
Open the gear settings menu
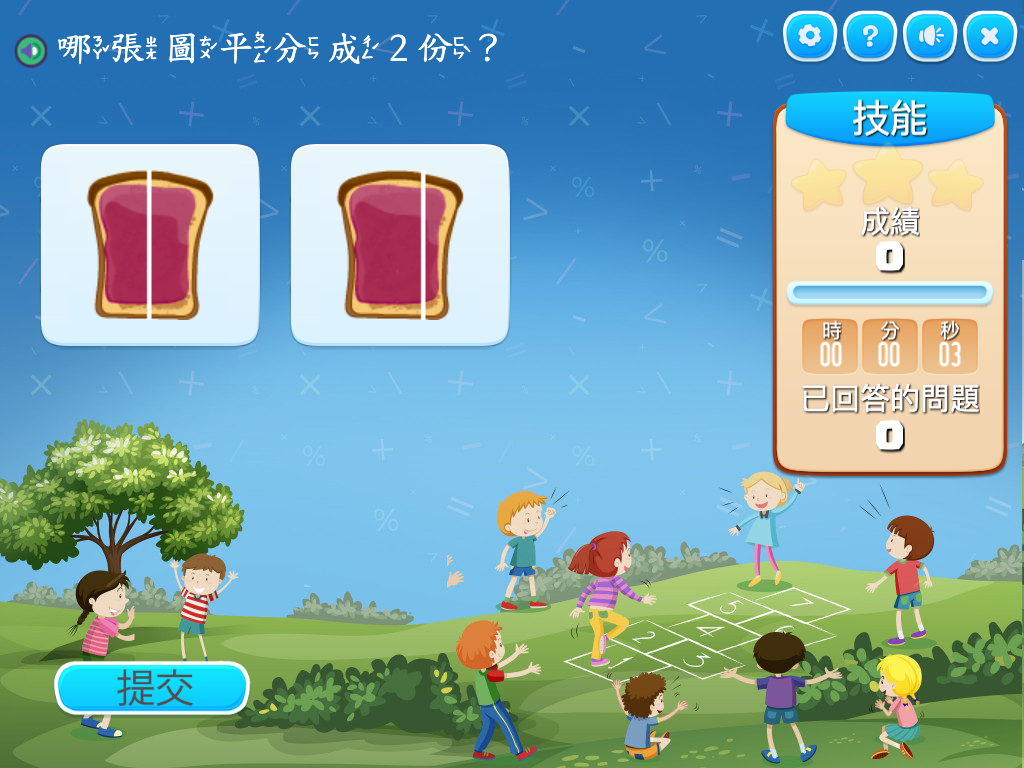pos(810,37)
